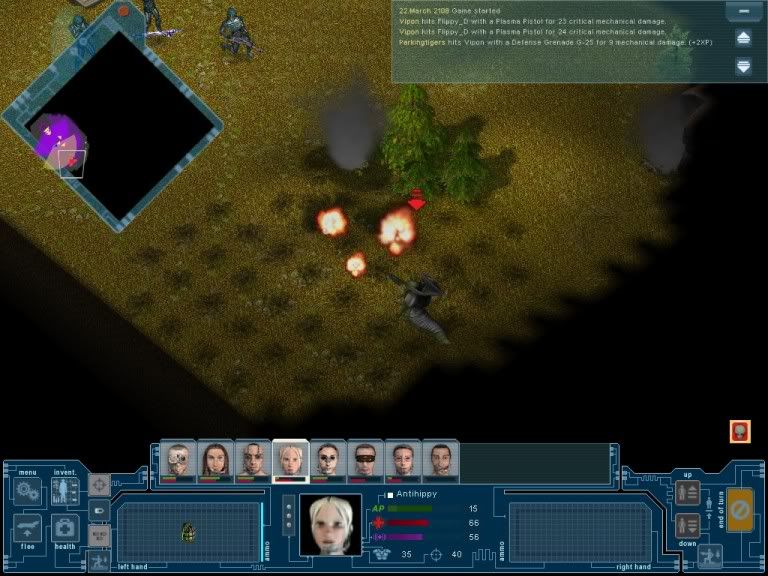Open the squad inventory screen
768x576 pixels.
click(65, 490)
